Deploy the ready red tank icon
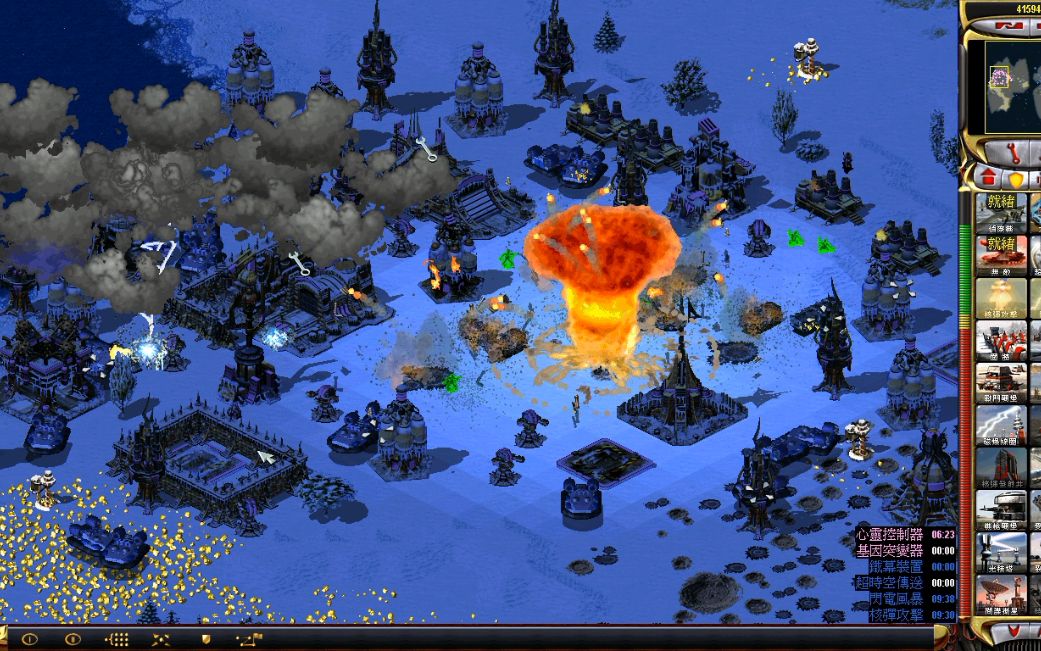 1000,255
